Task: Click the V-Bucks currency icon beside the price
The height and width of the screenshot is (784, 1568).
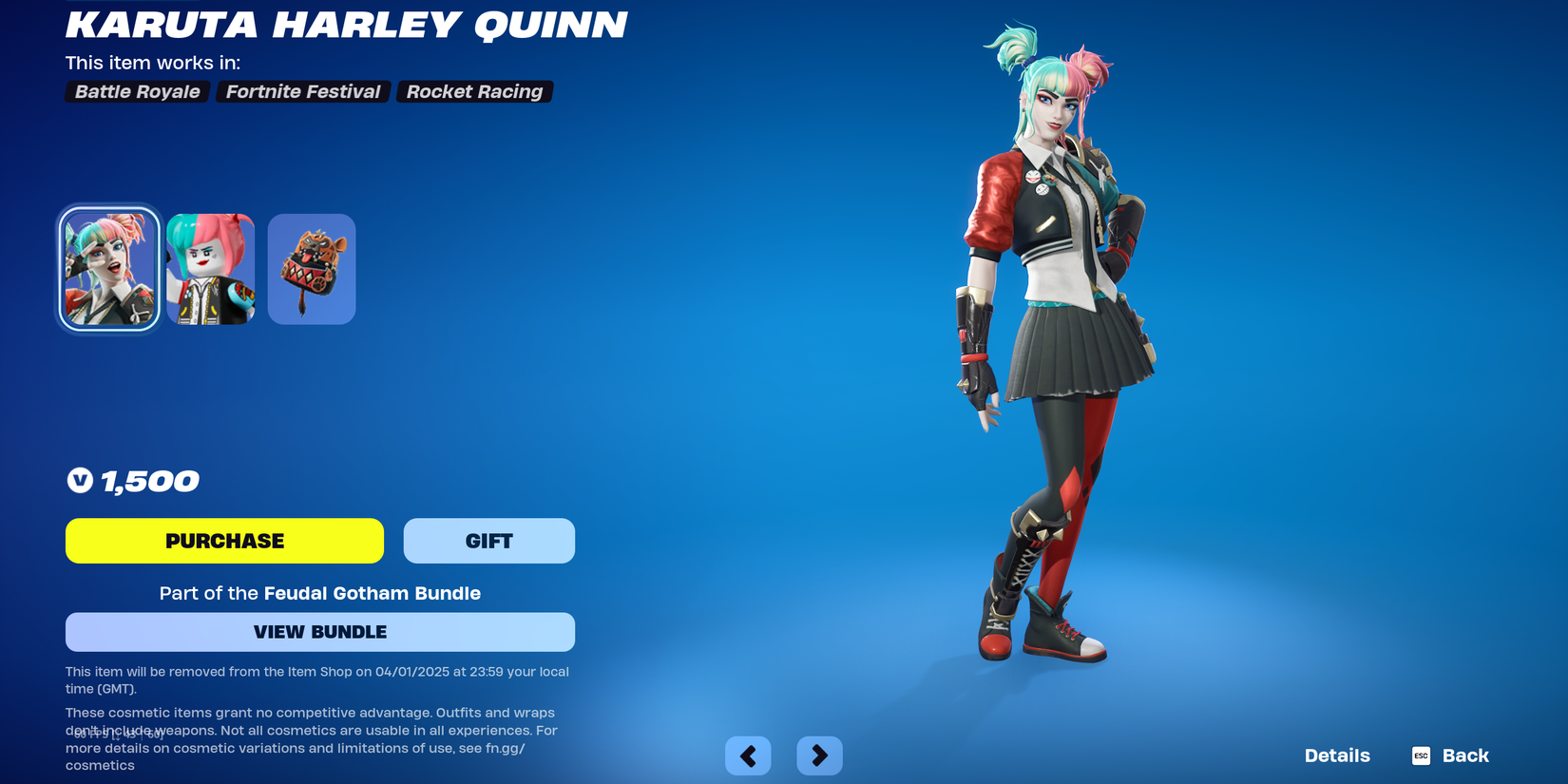Action: pos(80,481)
